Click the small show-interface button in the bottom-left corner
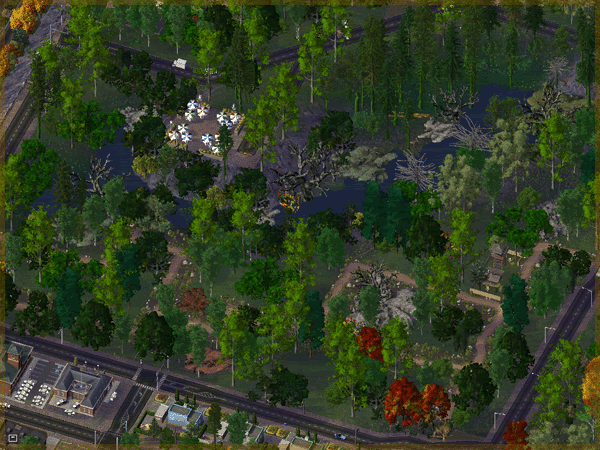This screenshot has width=600, height=450. click(x=12, y=437)
